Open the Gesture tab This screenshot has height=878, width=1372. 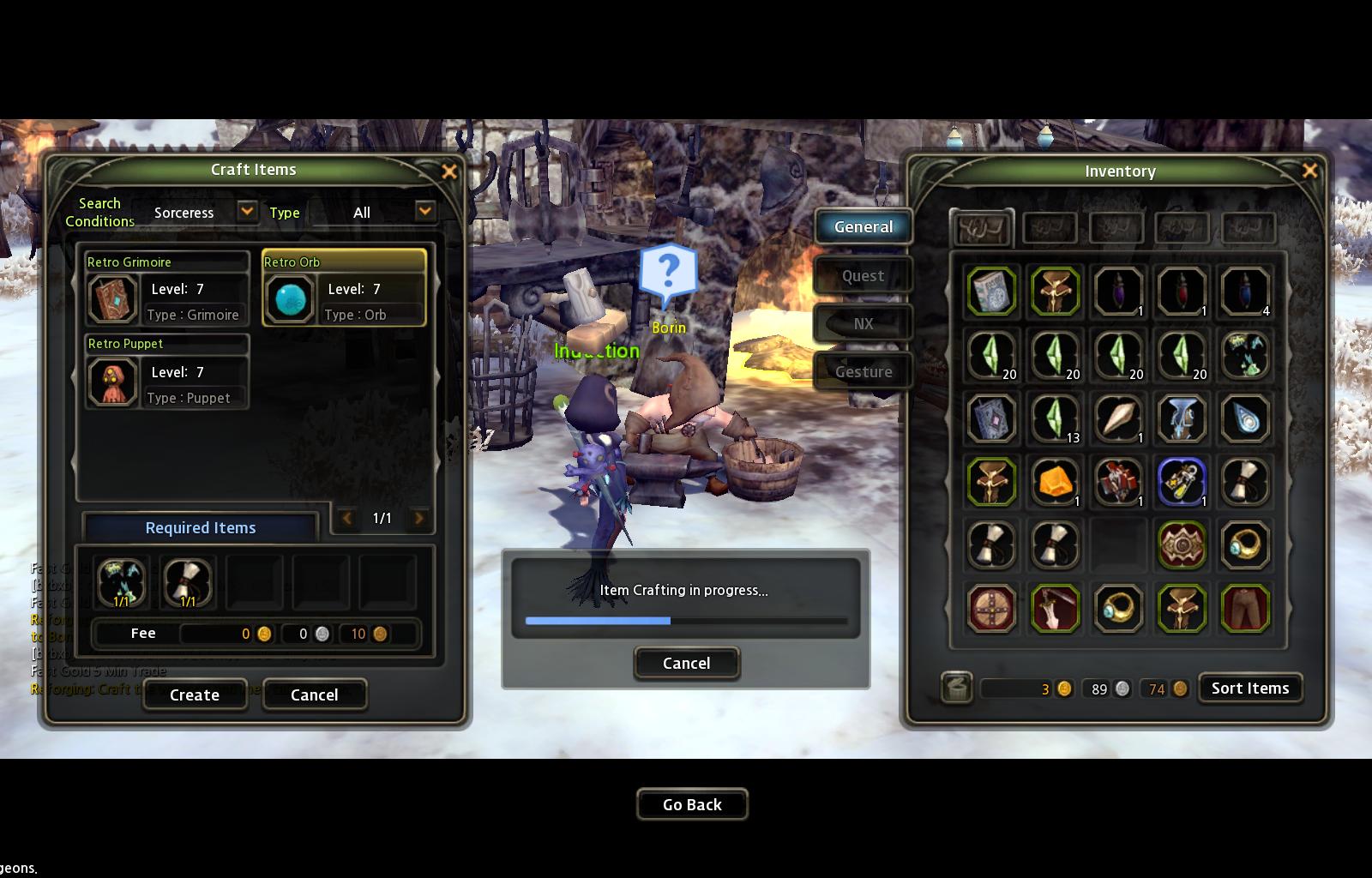(863, 371)
